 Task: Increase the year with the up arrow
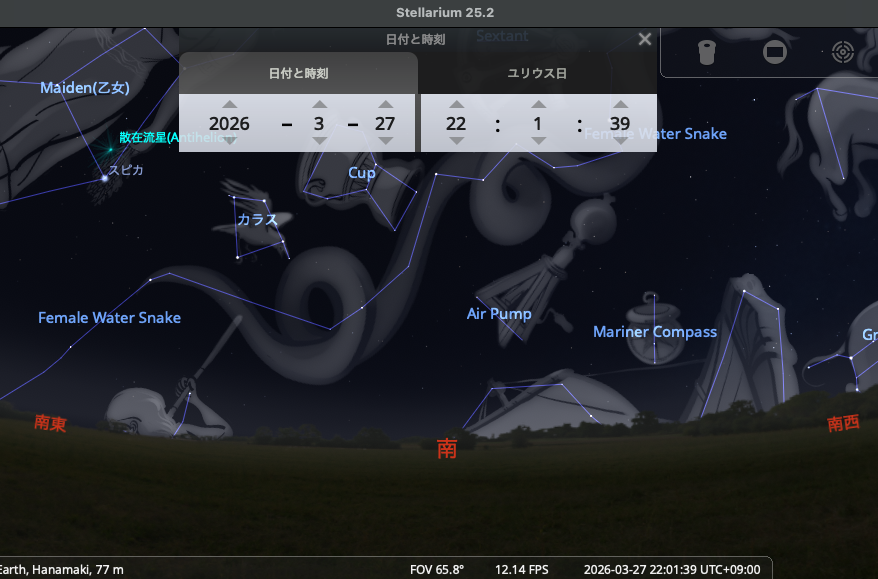230,104
